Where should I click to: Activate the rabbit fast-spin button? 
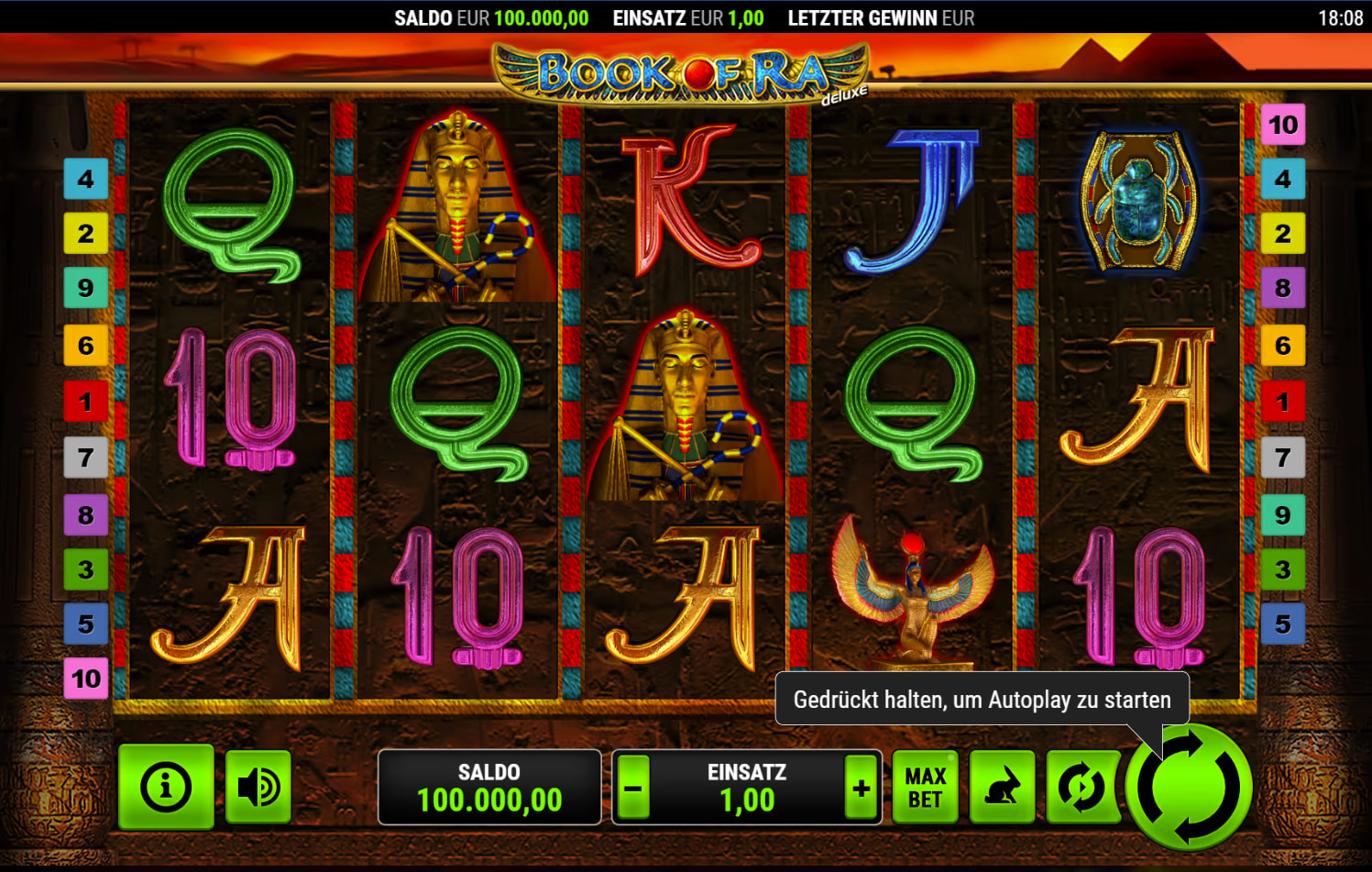tap(1002, 788)
